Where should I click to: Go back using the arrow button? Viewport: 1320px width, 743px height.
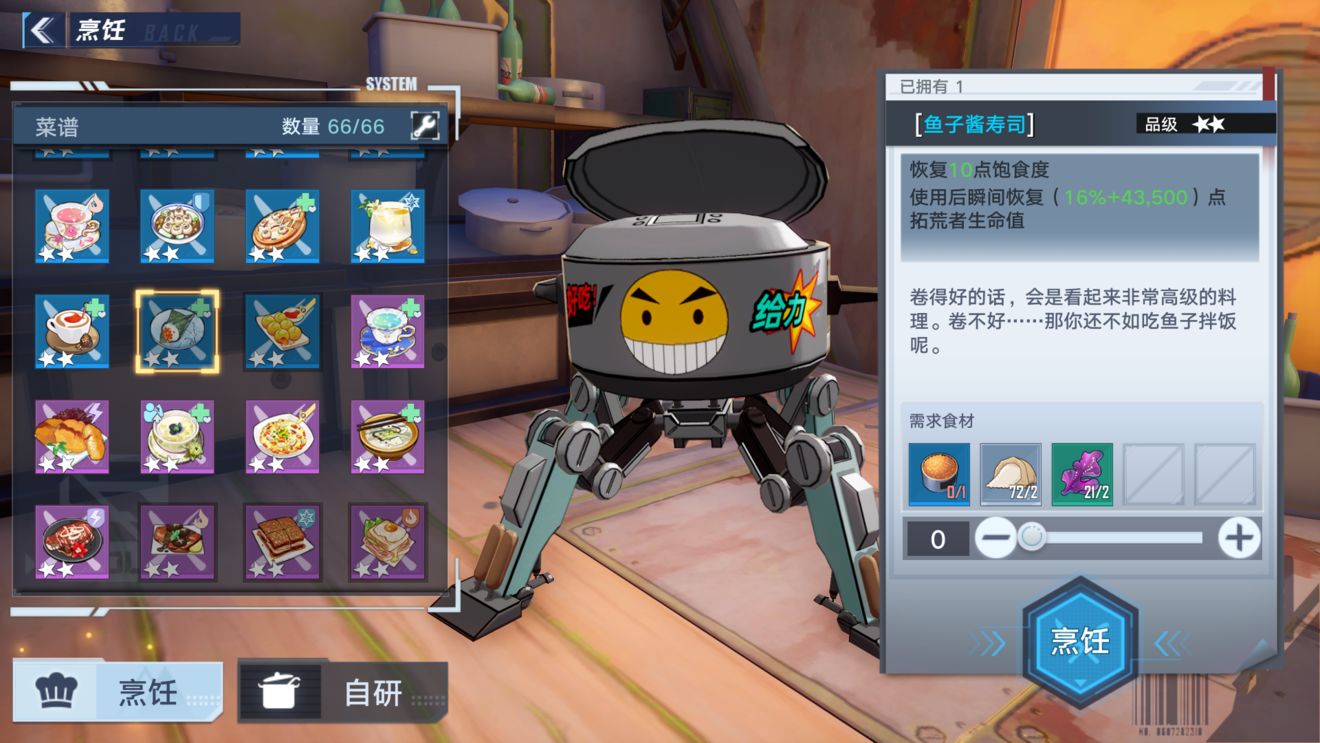pyautogui.click(x=41, y=30)
